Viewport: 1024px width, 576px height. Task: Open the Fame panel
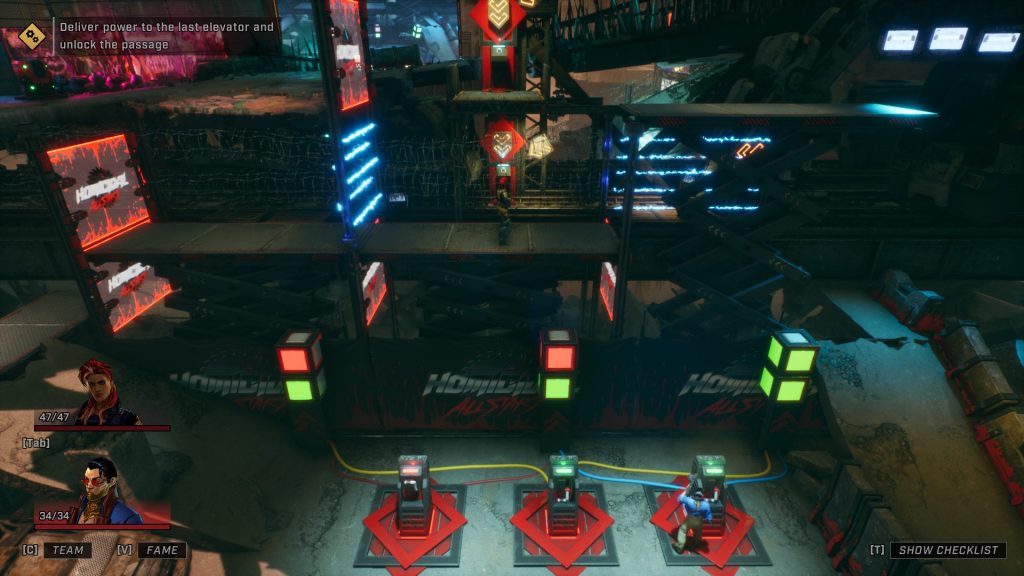click(x=161, y=550)
